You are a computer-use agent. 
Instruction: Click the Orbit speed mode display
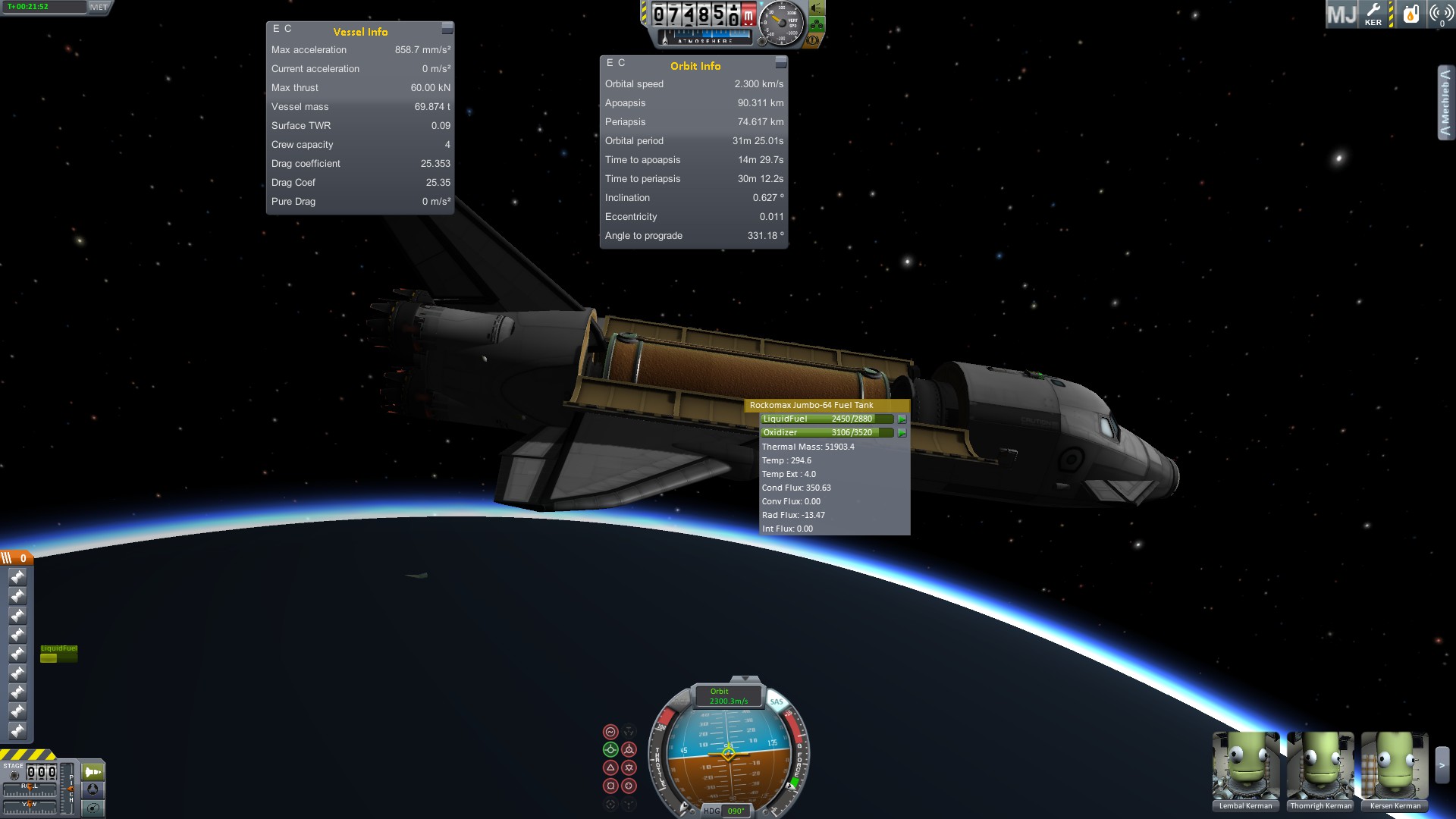click(728, 696)
